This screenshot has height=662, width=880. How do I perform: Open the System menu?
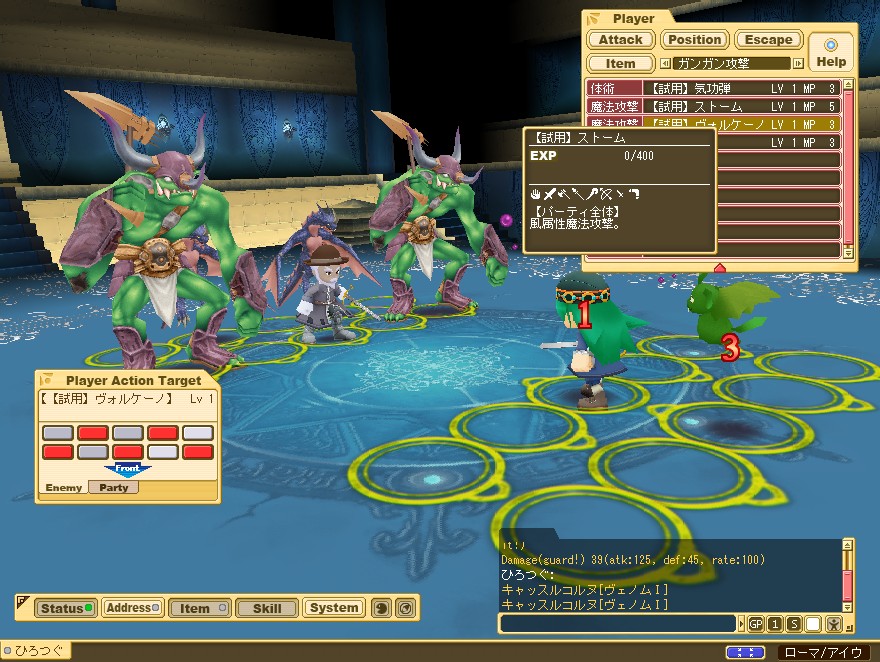click(x=333, y=608)
